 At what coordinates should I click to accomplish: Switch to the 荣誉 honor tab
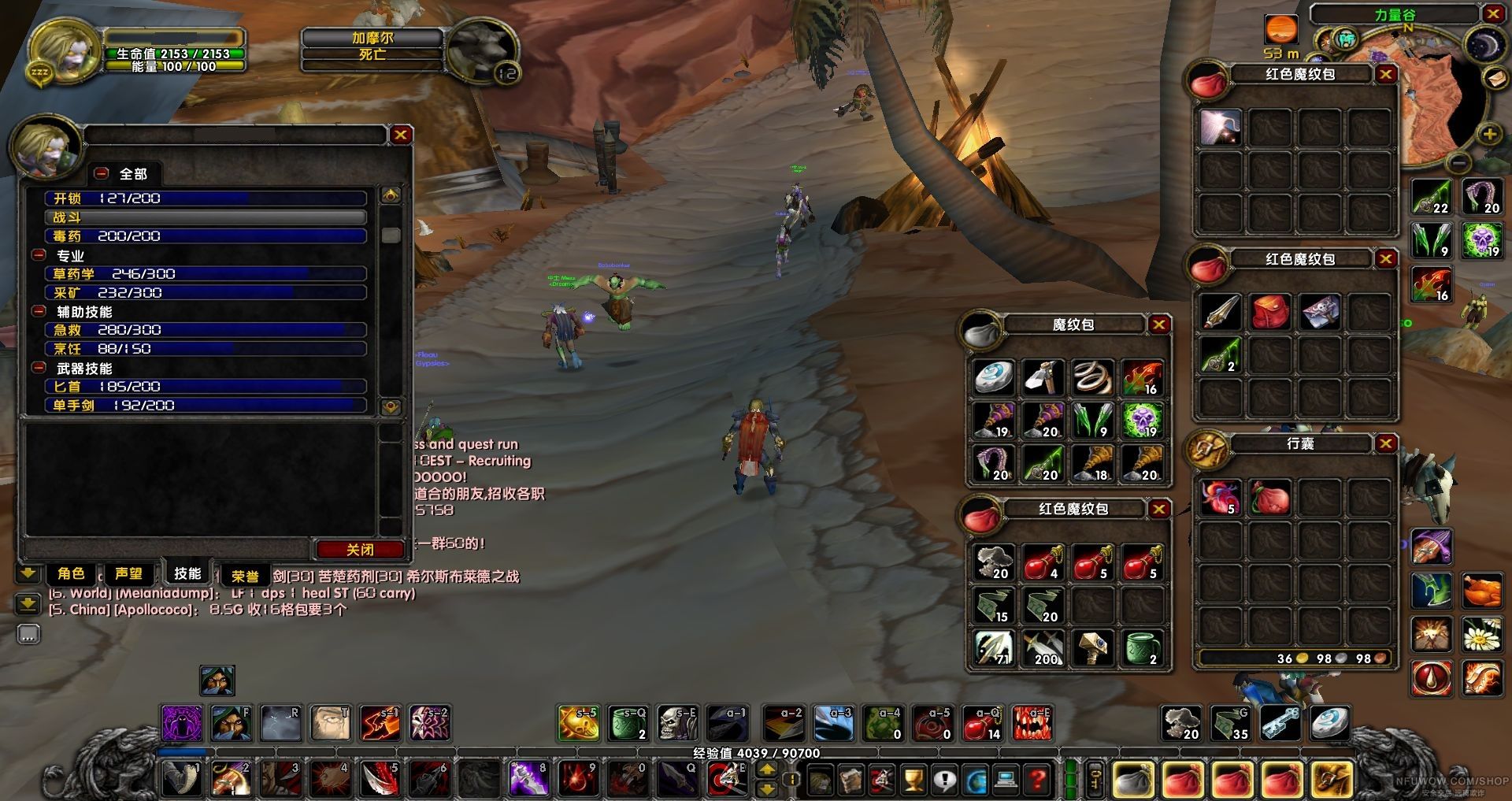245,576
